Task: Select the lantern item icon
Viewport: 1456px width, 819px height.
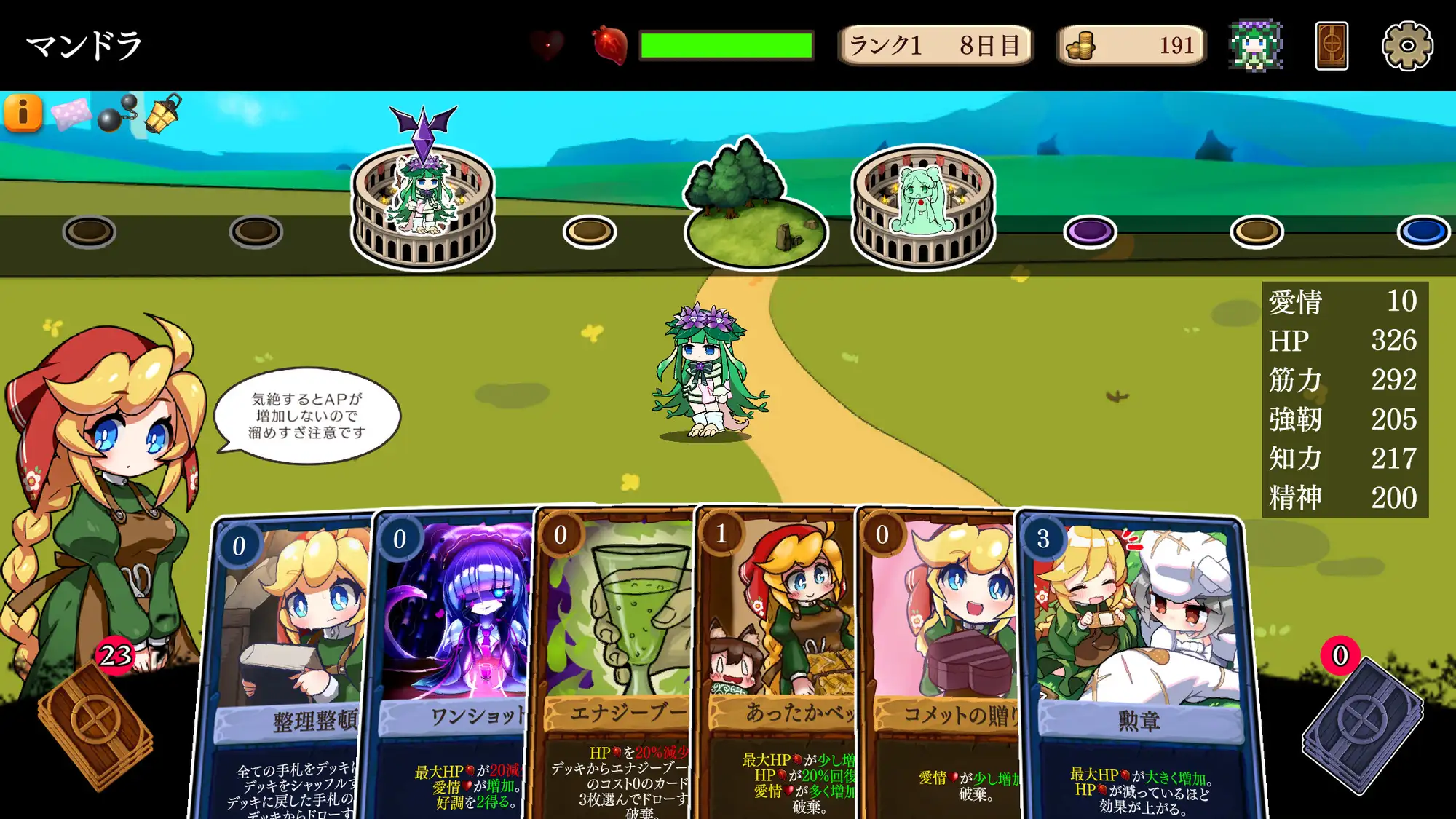Action: point(163,114)
